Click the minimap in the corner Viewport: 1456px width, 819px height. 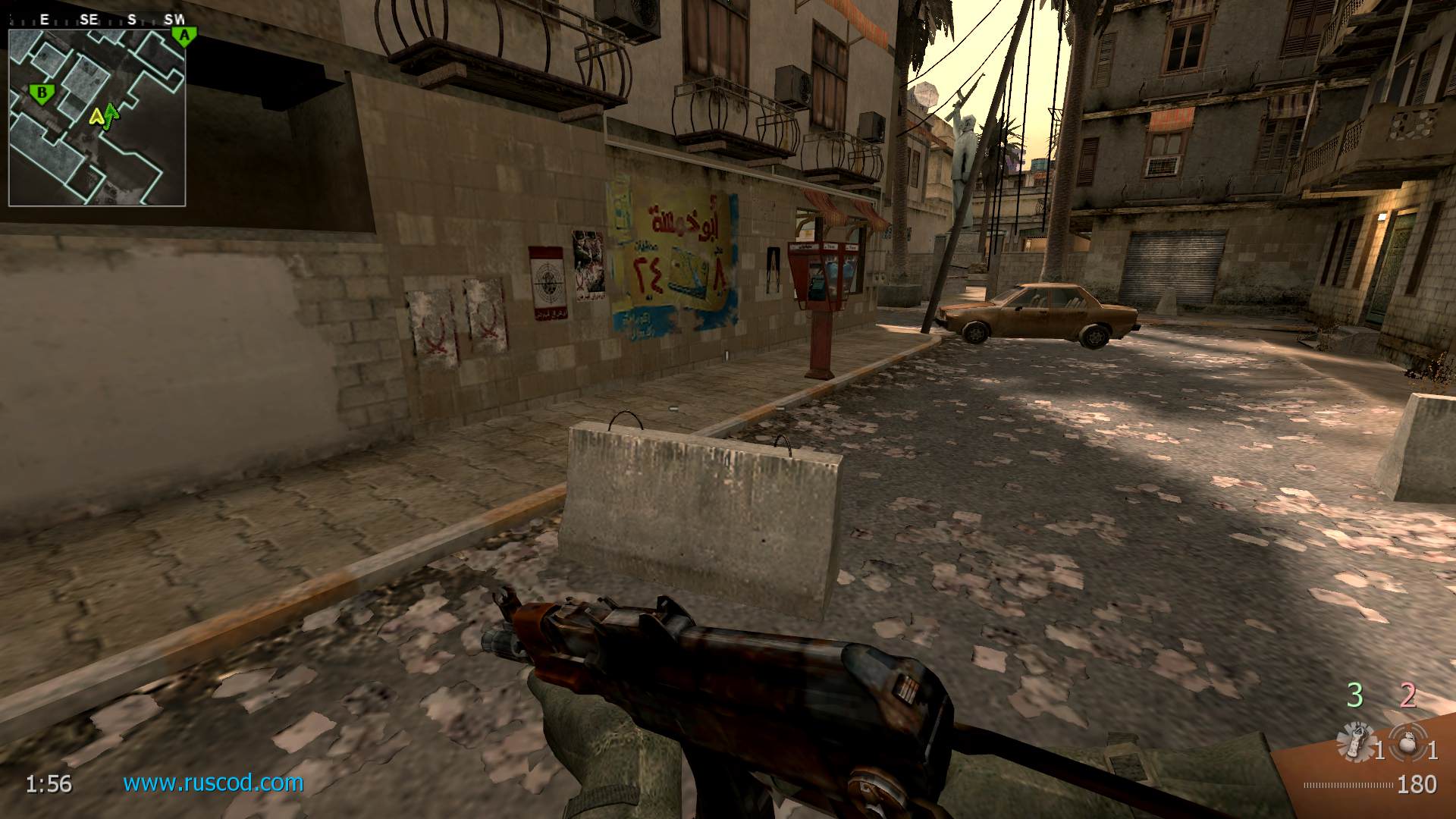(97, 118)
